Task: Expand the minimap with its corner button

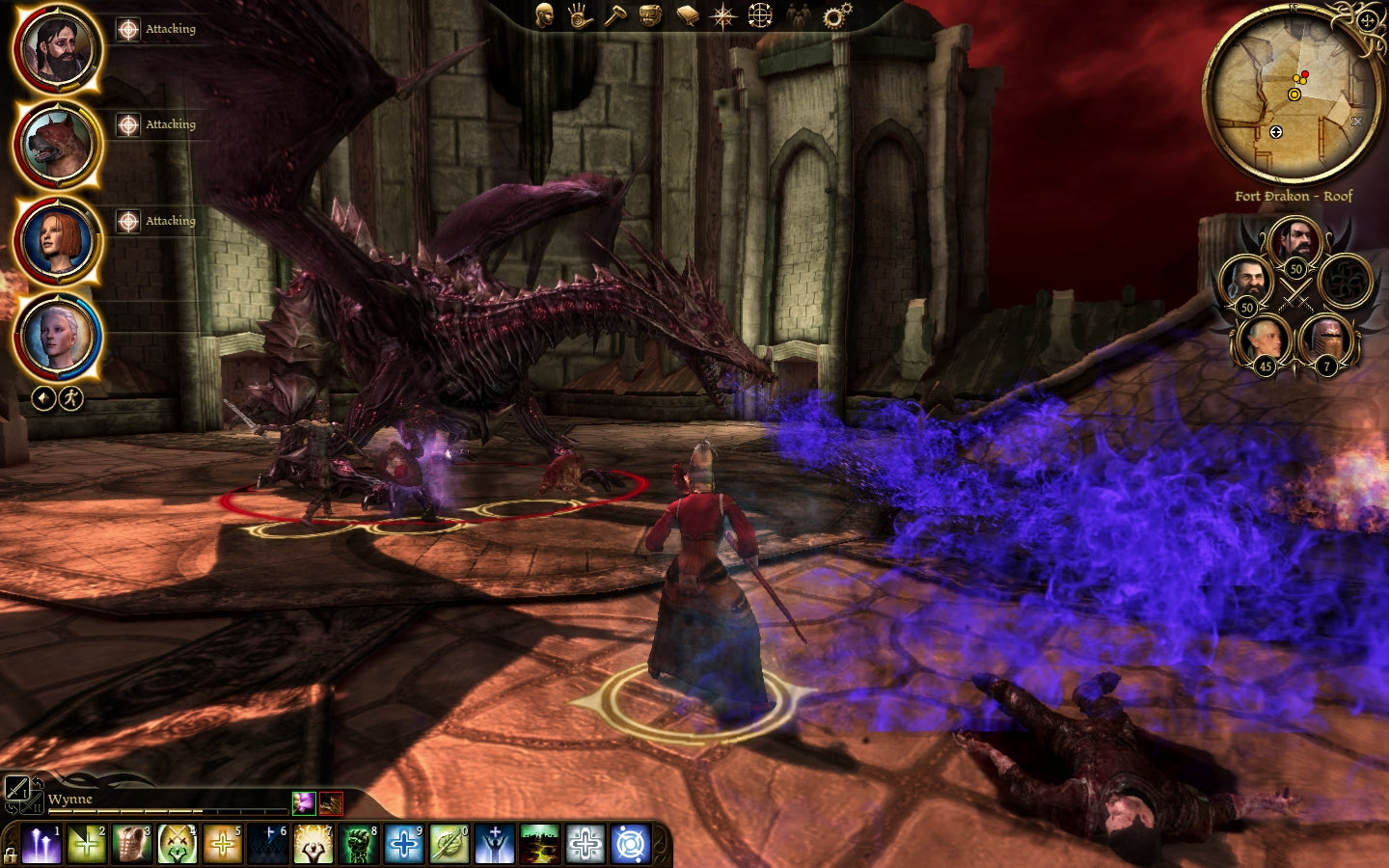Action: pyautogui.click(x=1367, y=20)
